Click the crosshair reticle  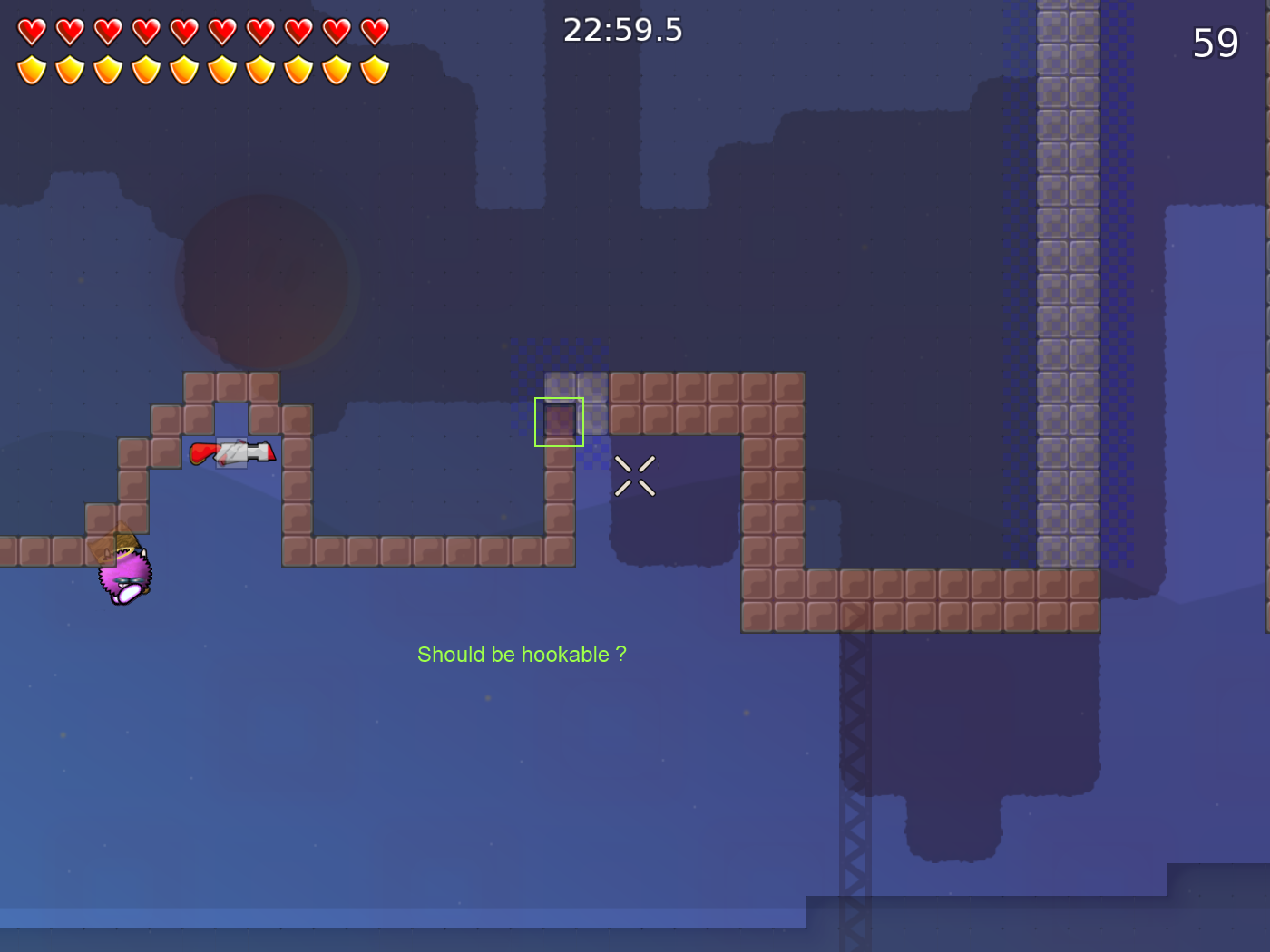coord(637,475)
